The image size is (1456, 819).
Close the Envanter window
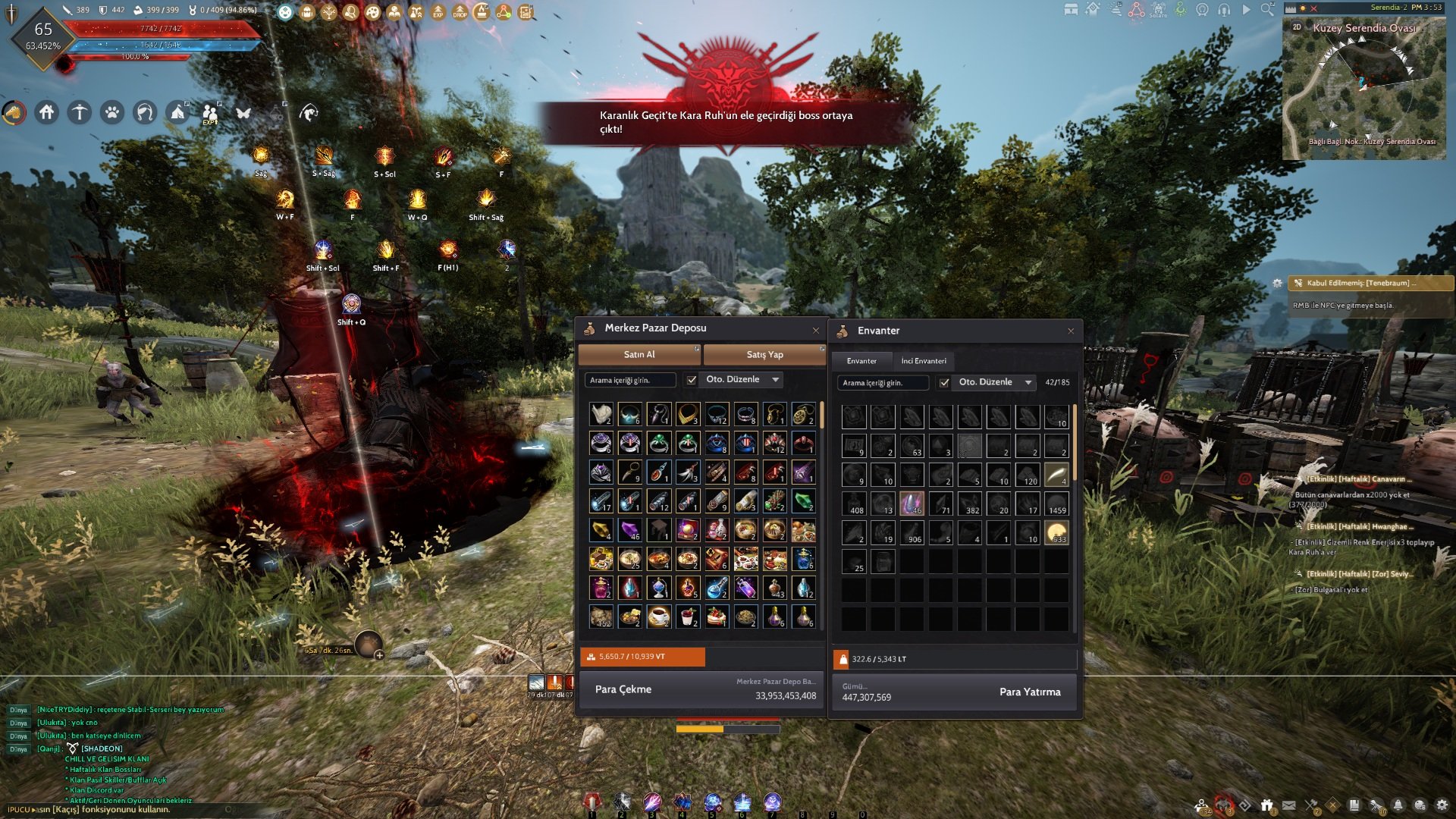(1071, 331)
